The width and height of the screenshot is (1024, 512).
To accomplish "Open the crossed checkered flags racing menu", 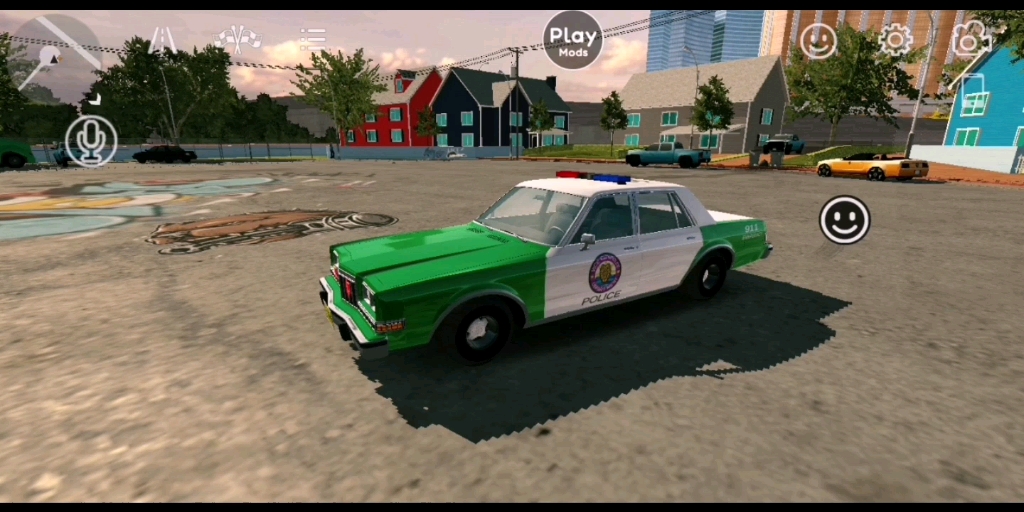I will tap(239, 39).
